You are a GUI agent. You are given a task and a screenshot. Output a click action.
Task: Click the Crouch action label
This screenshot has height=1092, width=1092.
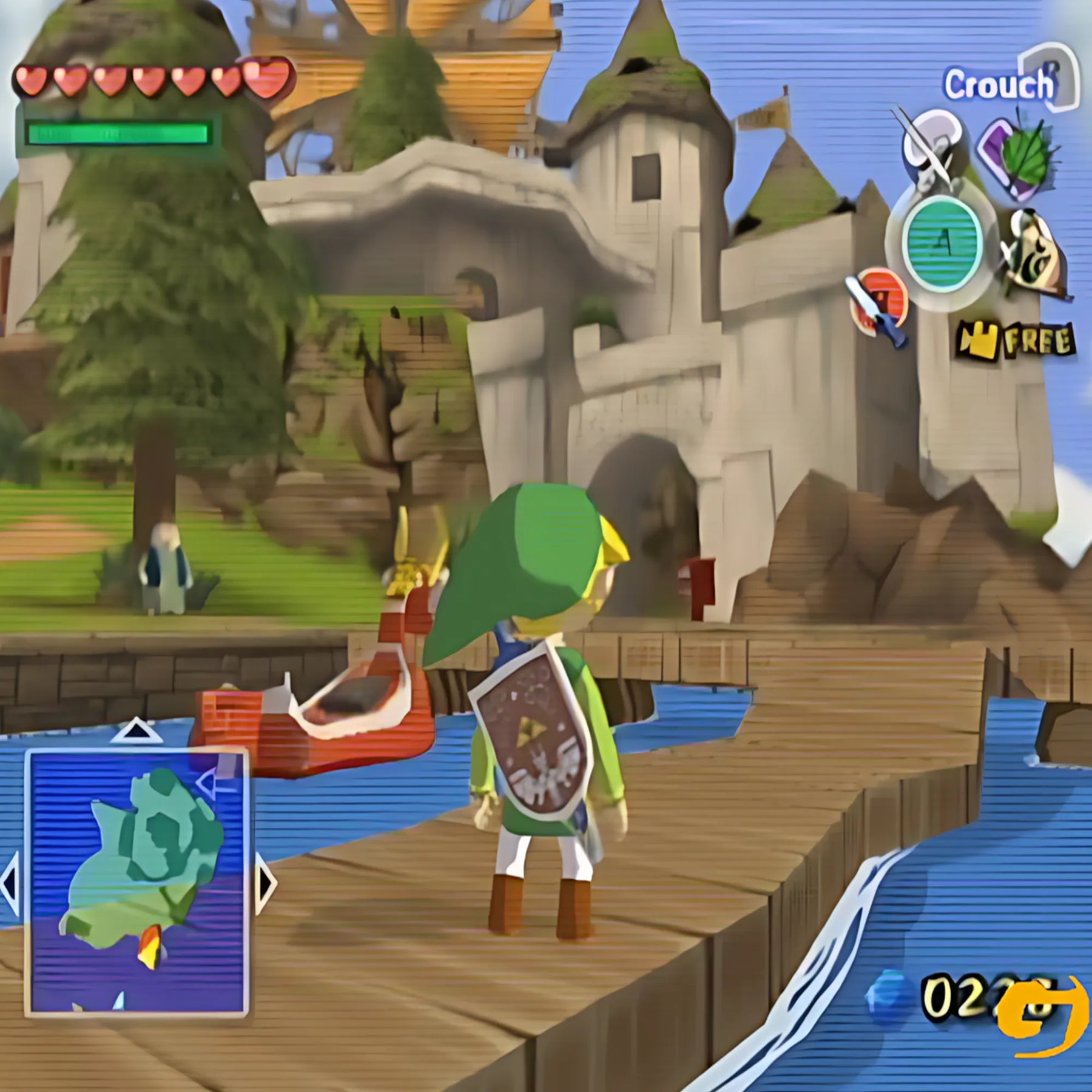pos(998,85)
